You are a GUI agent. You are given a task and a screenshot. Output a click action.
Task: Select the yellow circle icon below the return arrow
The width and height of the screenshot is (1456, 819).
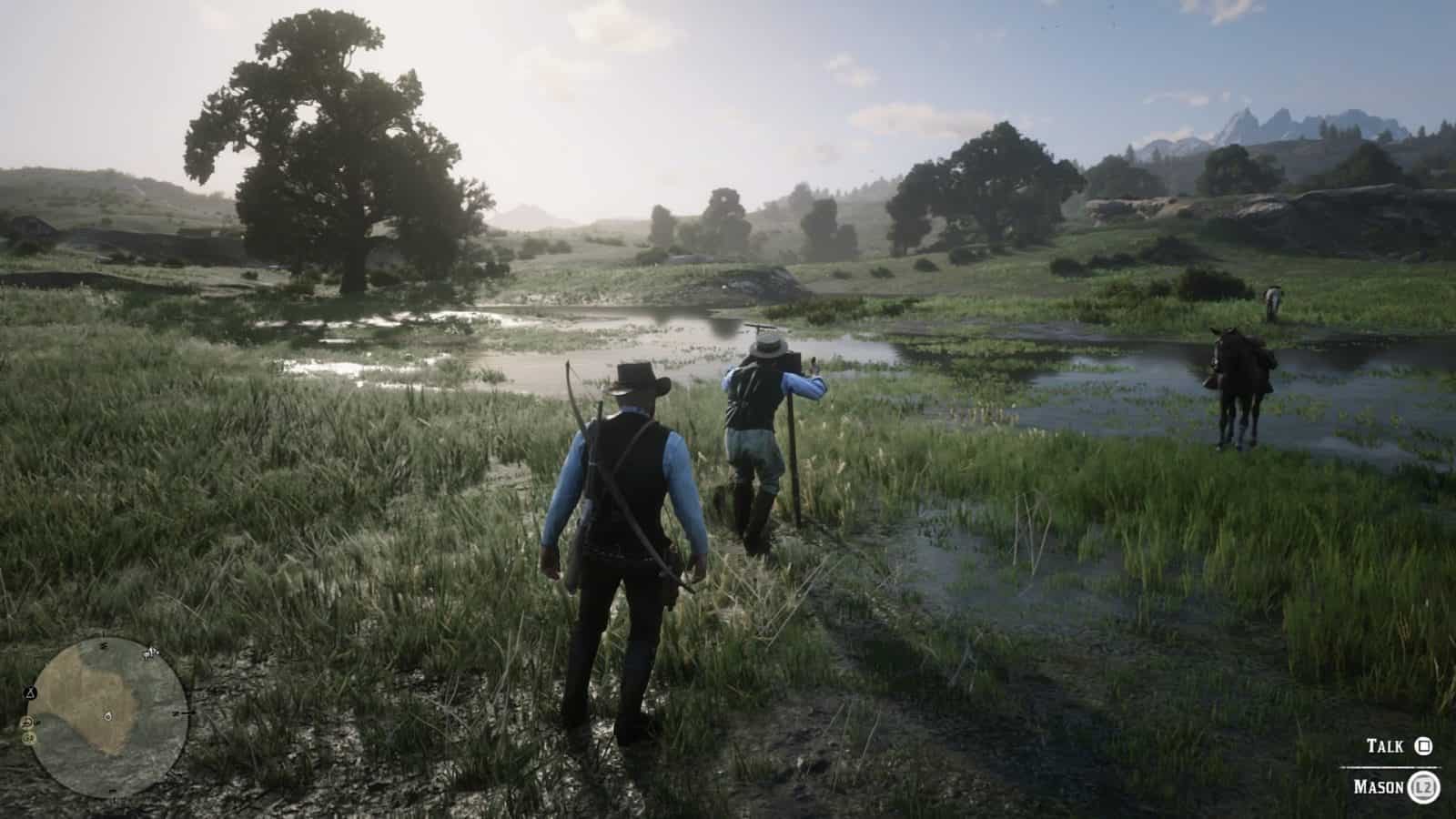pos(27,738)
